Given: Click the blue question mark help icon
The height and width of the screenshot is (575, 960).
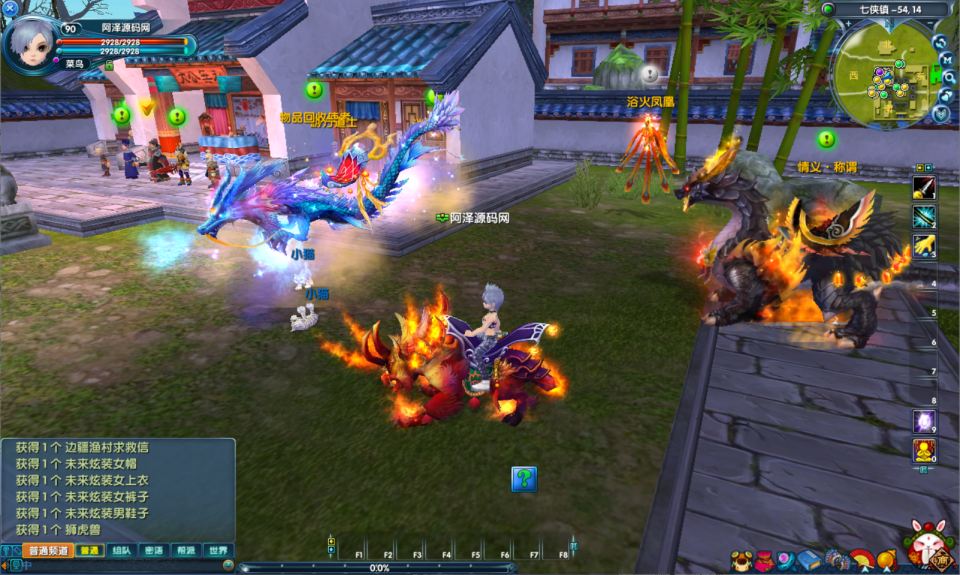Looking at the screenshot, I should click(x=524, y=479).
